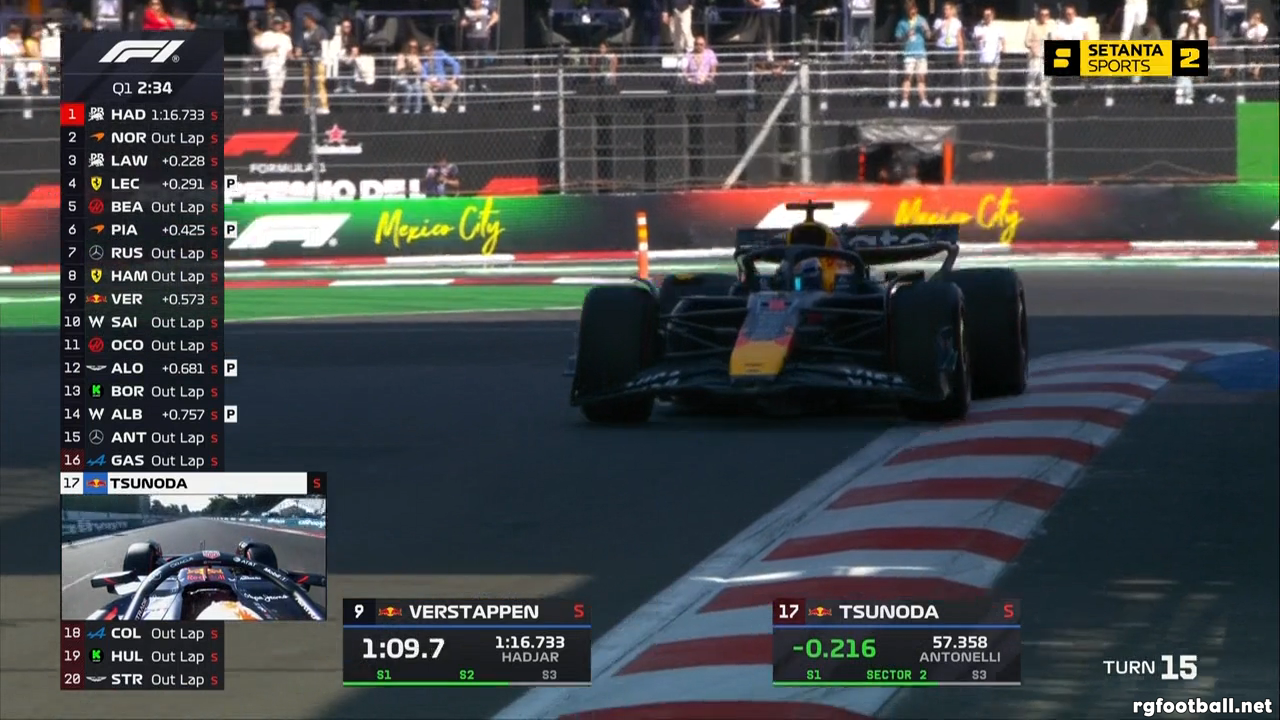Select Stroll's row at the tower bottom
Screen dimensions: 1280x720
pos(141,679)
